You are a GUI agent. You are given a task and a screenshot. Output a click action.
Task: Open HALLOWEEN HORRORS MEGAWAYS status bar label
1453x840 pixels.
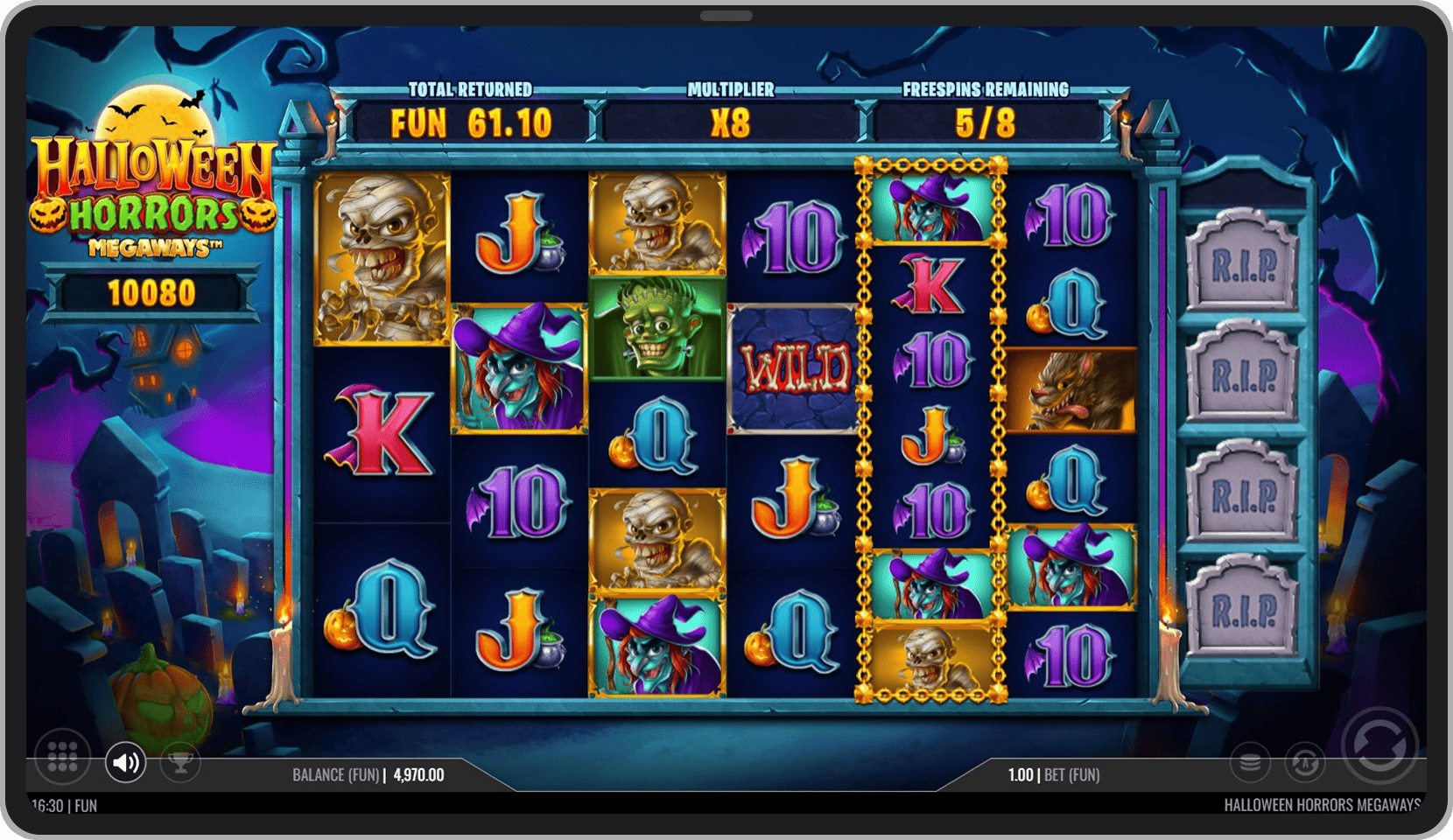pyautogui.click(x=1323, y=806)
